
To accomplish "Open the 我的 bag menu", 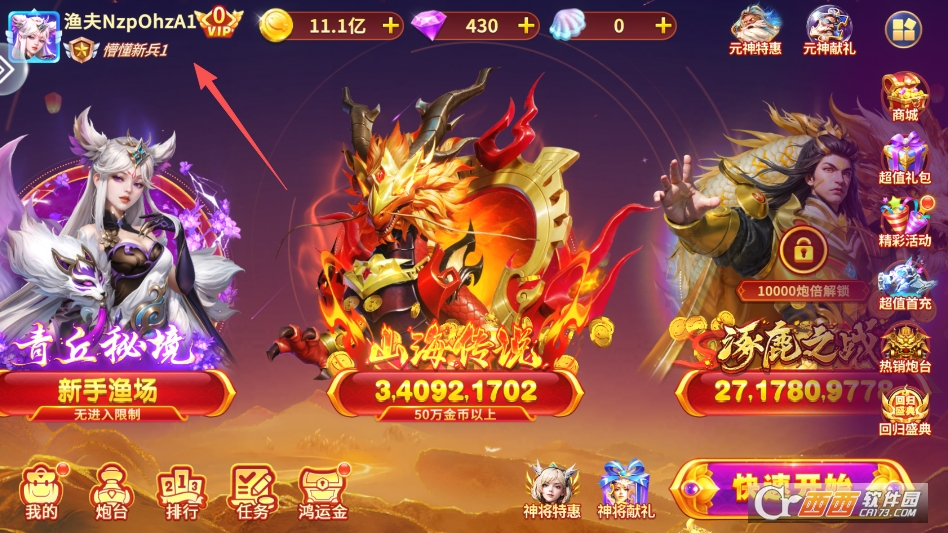I will (x=41, y=492).
